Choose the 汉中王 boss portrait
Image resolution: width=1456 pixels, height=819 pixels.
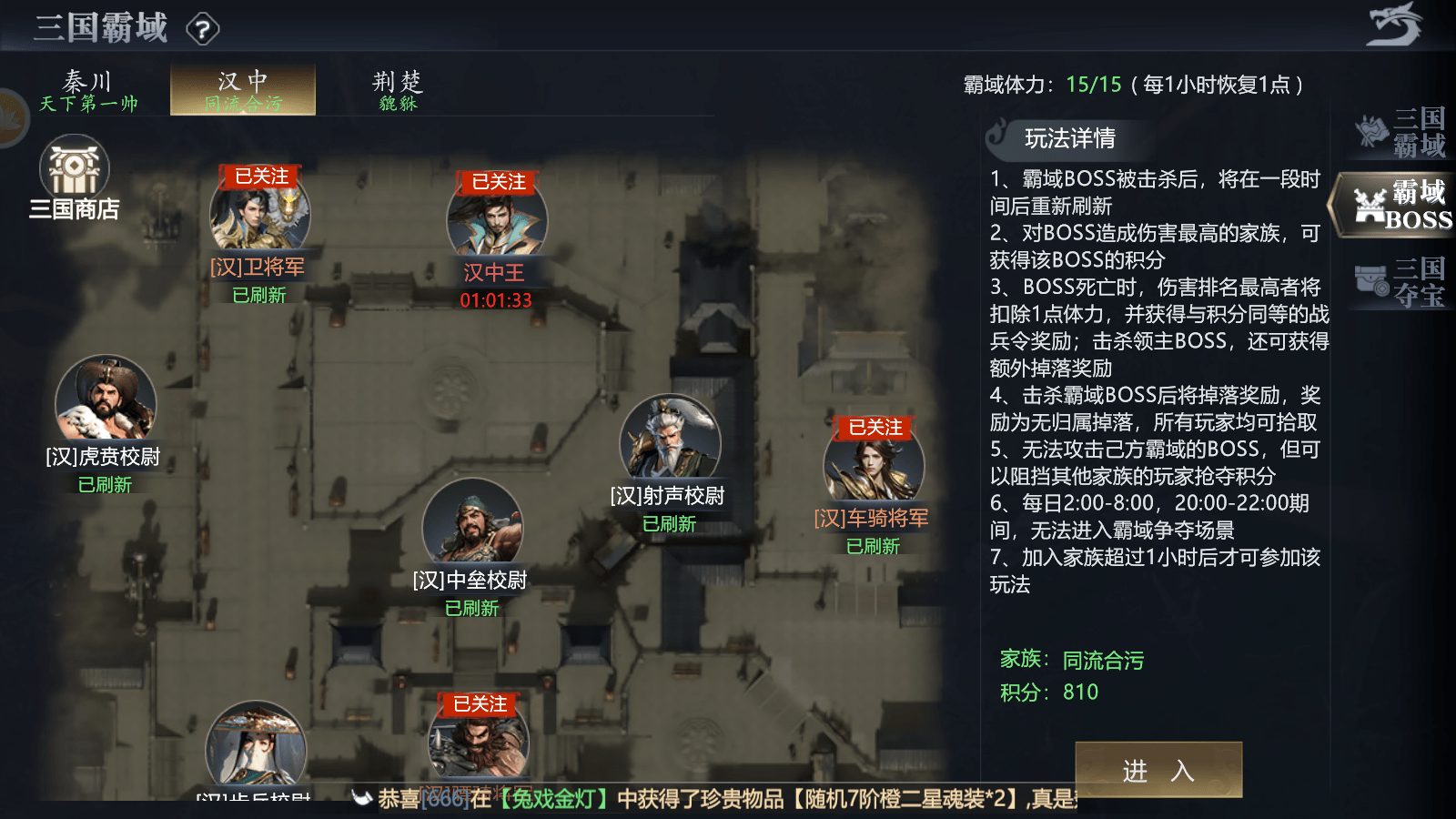497,220
